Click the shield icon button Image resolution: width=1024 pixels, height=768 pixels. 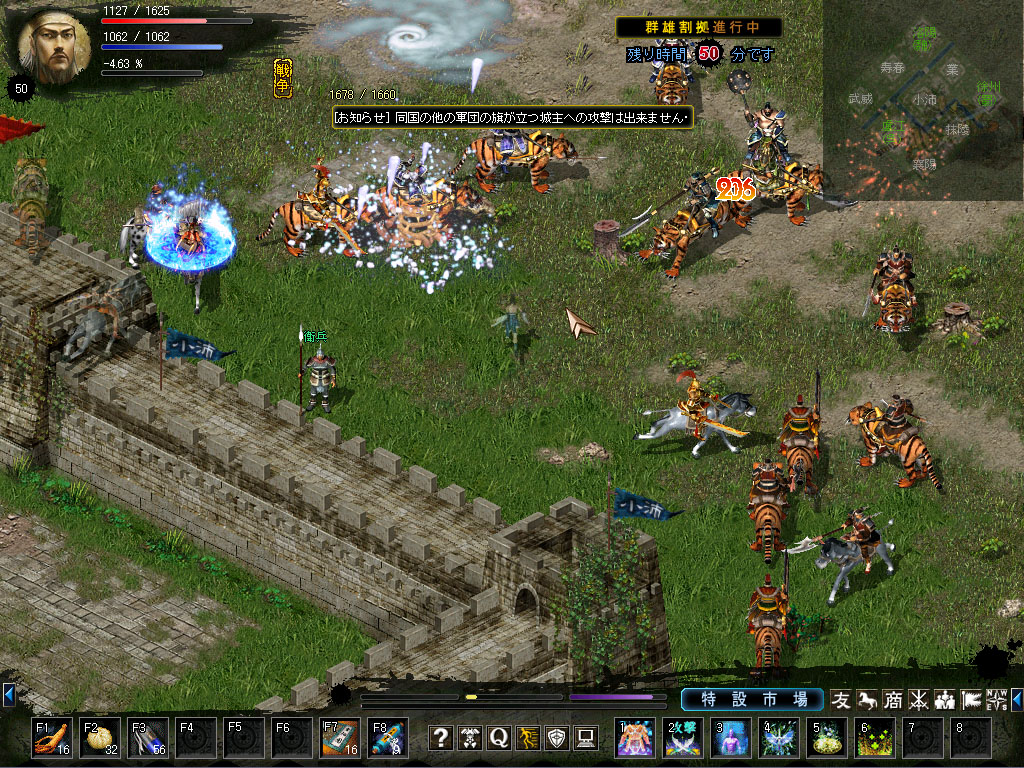557,738
